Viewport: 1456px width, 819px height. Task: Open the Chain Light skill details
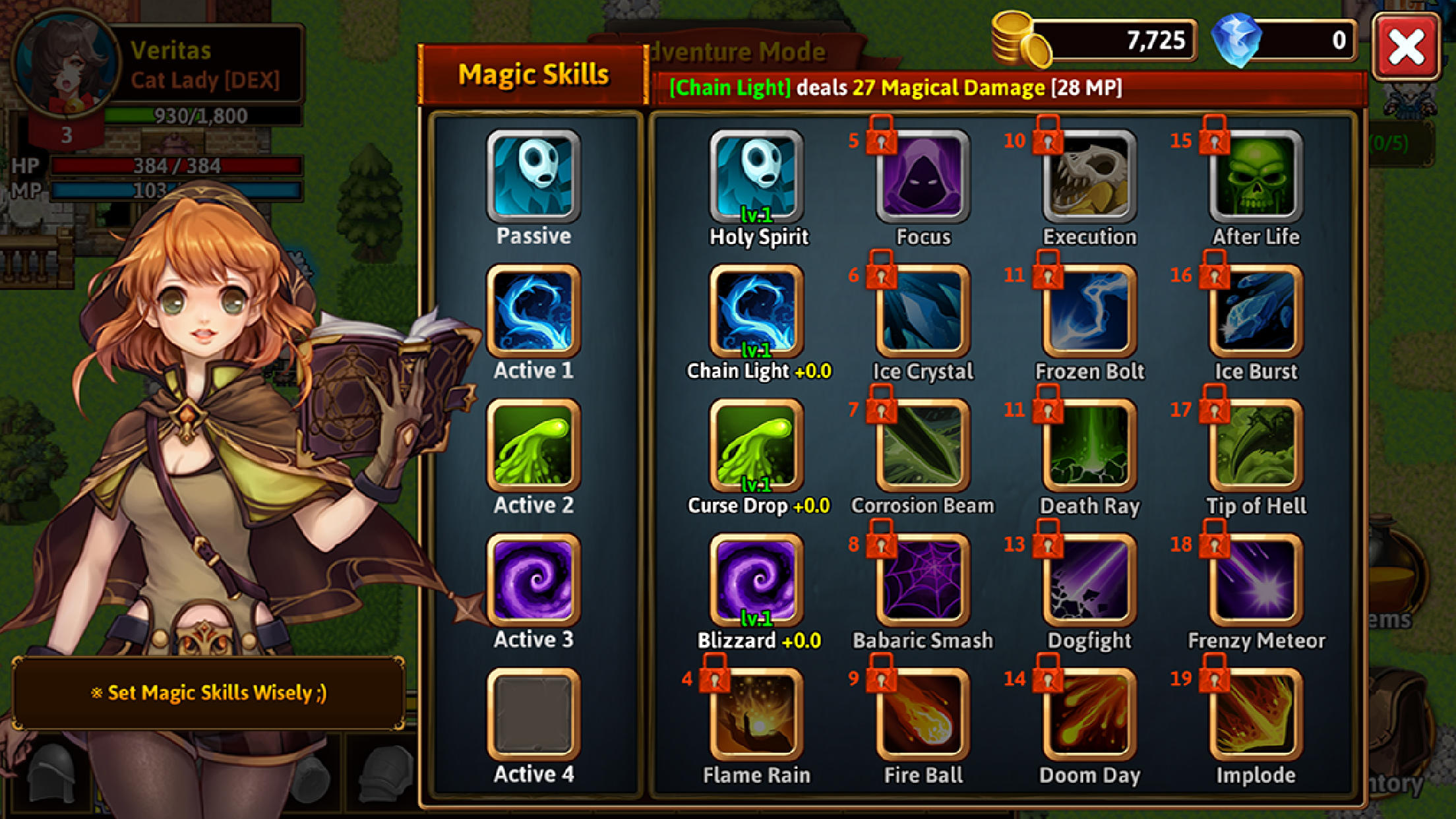757,310
